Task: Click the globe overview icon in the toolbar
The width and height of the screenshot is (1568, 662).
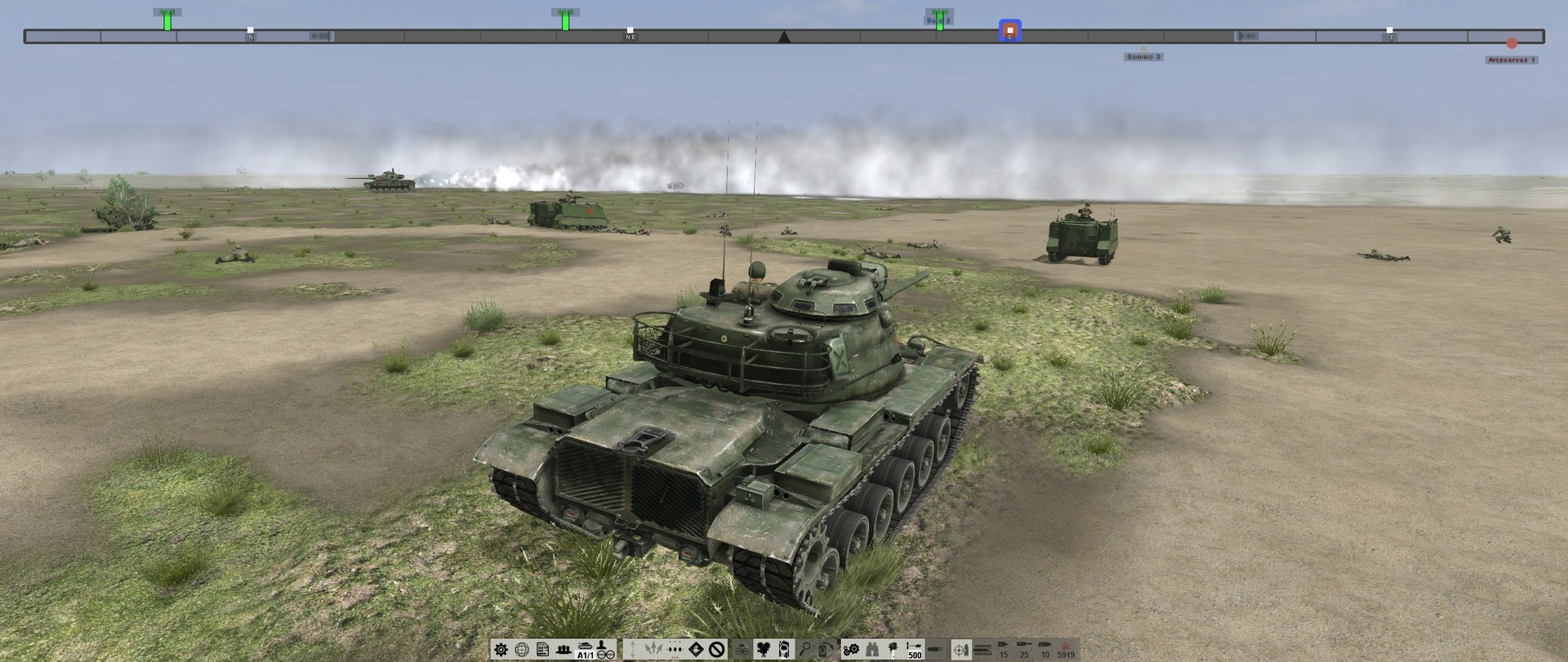Action: tap(522, 650)
